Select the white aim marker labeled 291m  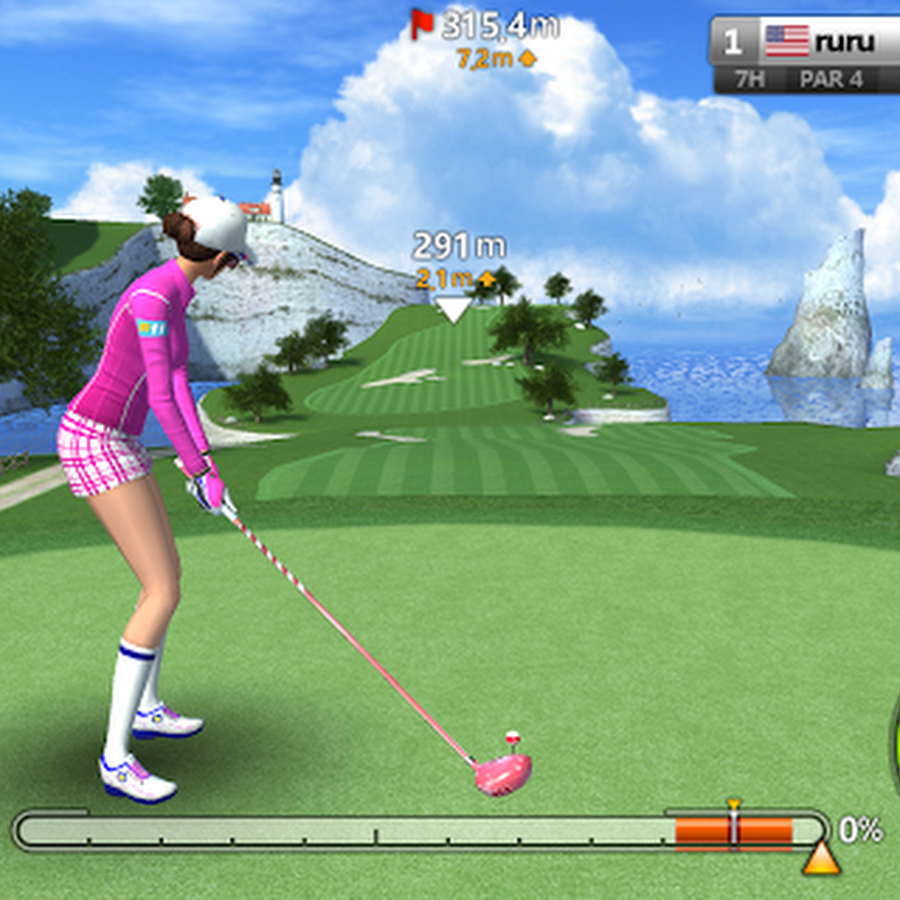(x=455, y=309)
